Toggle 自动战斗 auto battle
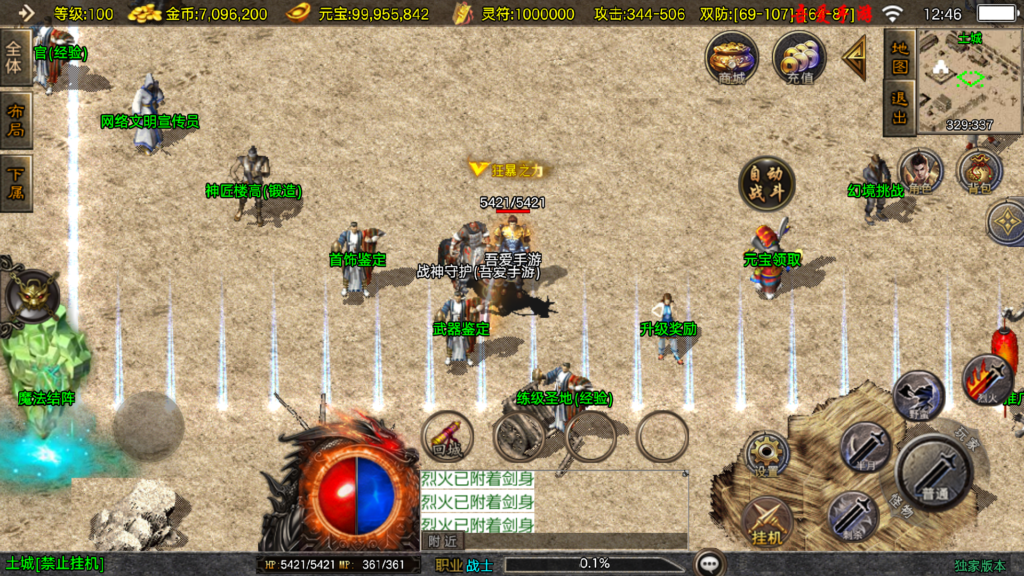The image size is (1024, 576). coord(767,183)
